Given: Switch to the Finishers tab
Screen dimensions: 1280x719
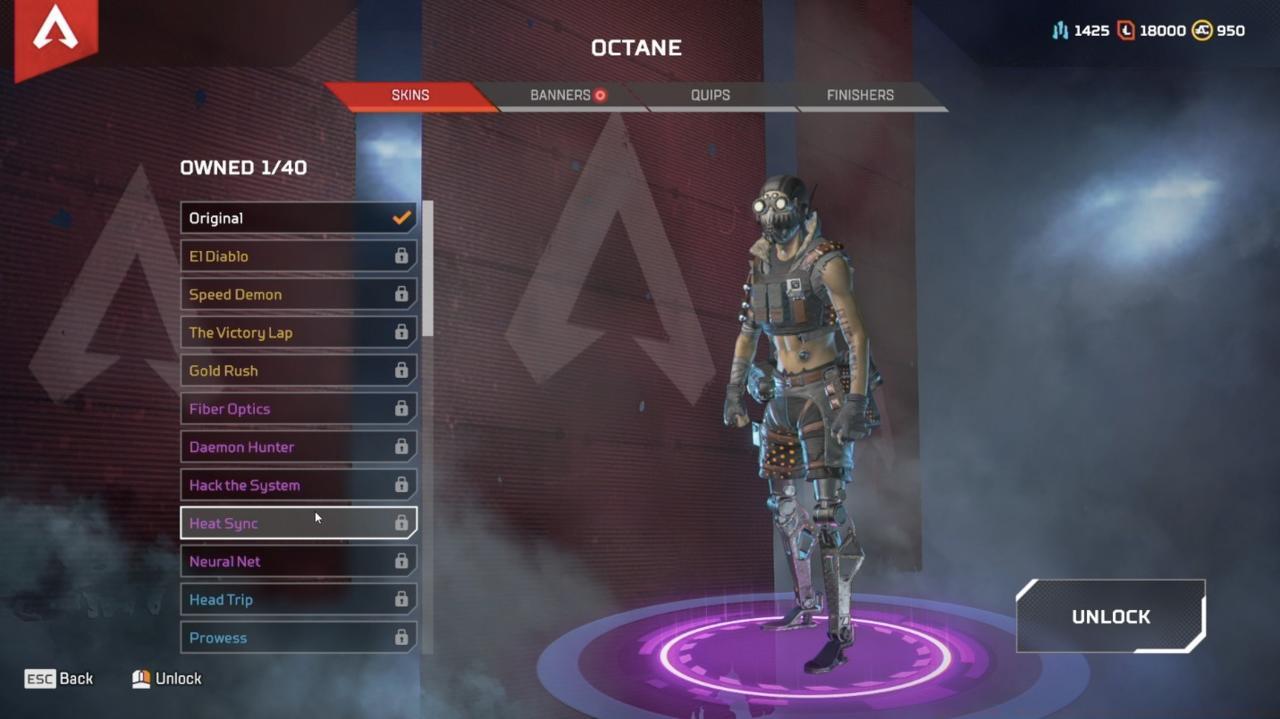Looking at the screenshot, I should (x=860, y=95).
